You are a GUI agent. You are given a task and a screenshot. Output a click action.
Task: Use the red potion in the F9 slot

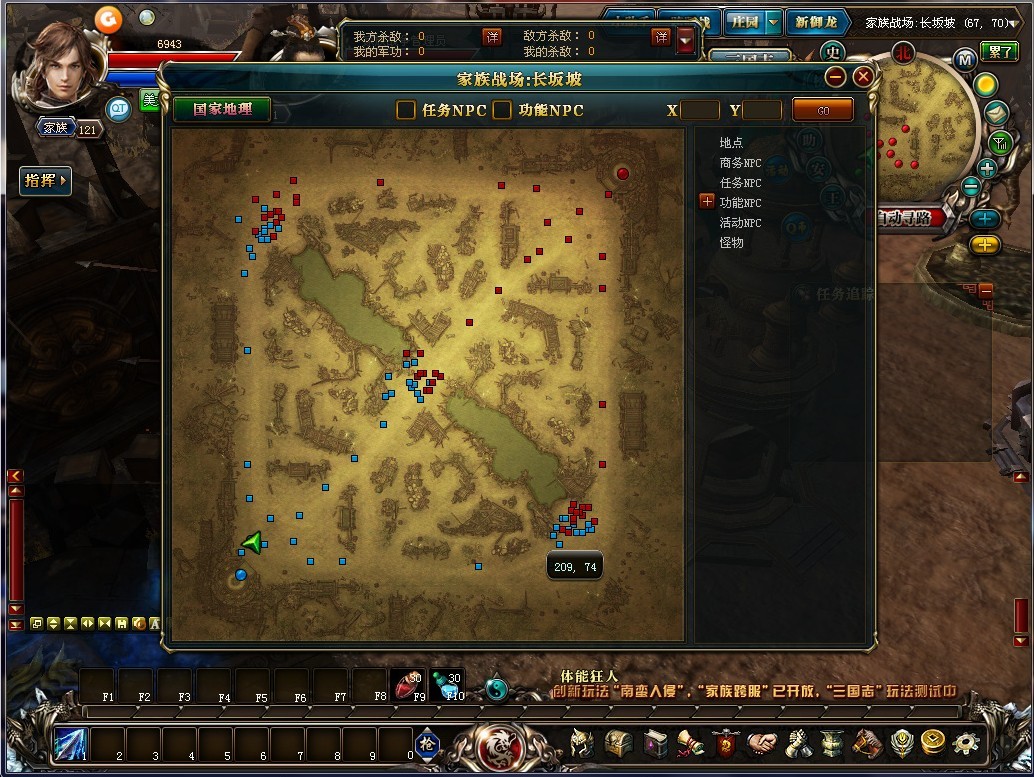pyautogui.click(x=407, y=685)
